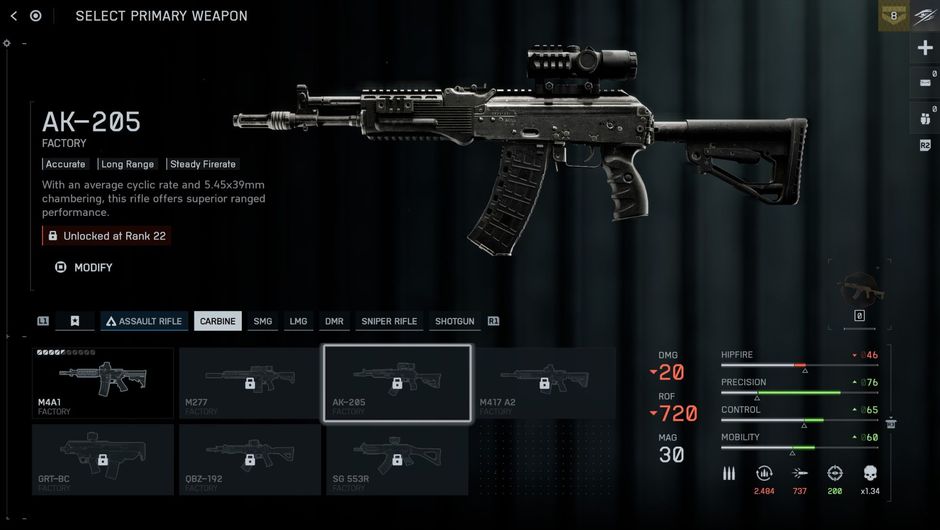Switch to the Assault Rifle tab
This screenshot has height=530, width=940.
point(144,321)
